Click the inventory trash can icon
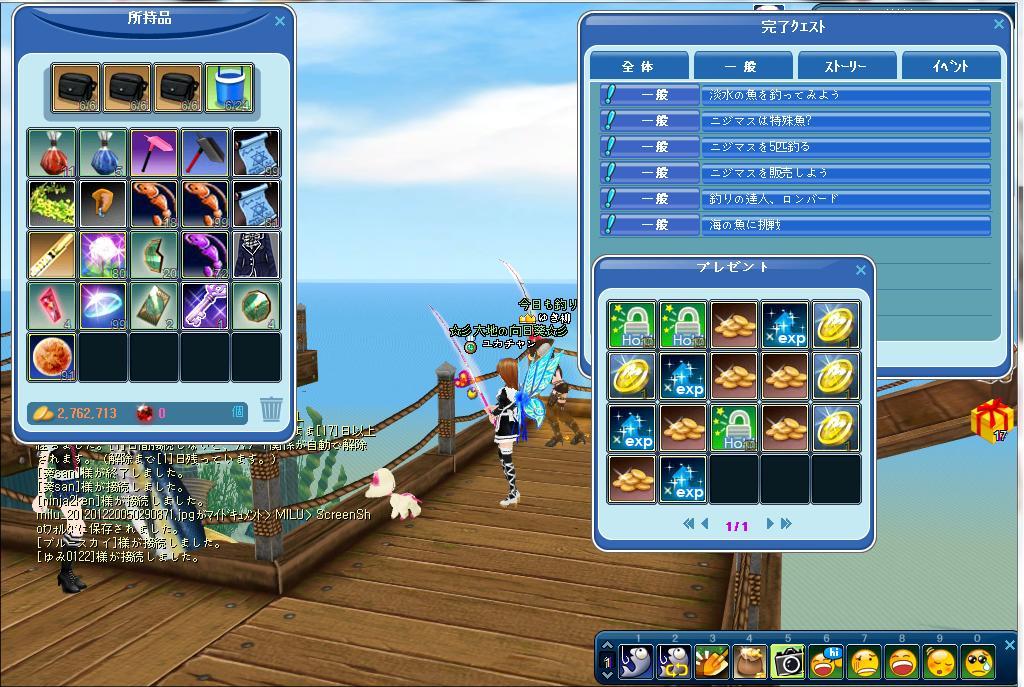Viewport: 1024px width, 687px height. coord(271,409)
